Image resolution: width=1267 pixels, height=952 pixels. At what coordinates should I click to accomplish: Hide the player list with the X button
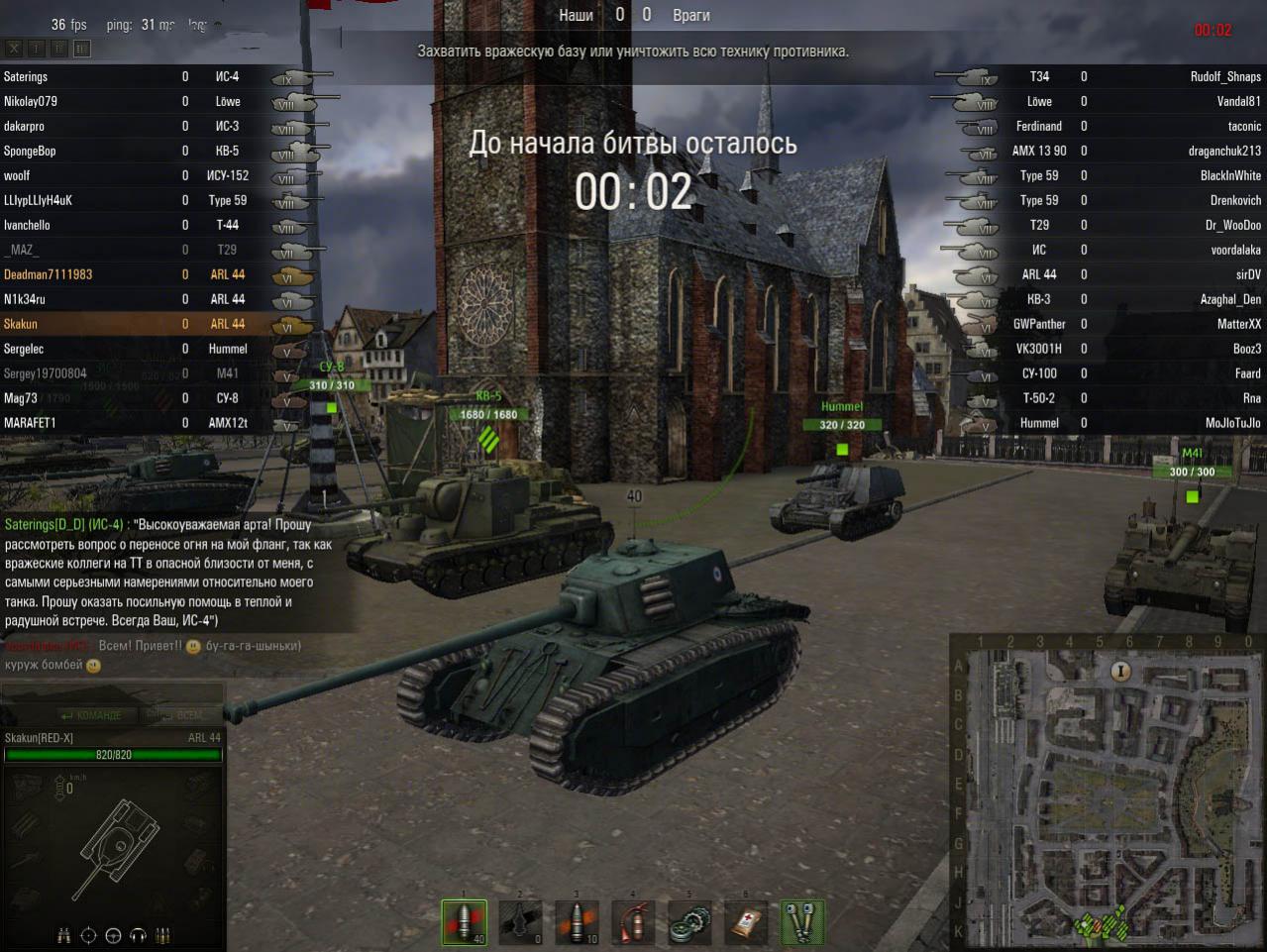click(14, 48)
